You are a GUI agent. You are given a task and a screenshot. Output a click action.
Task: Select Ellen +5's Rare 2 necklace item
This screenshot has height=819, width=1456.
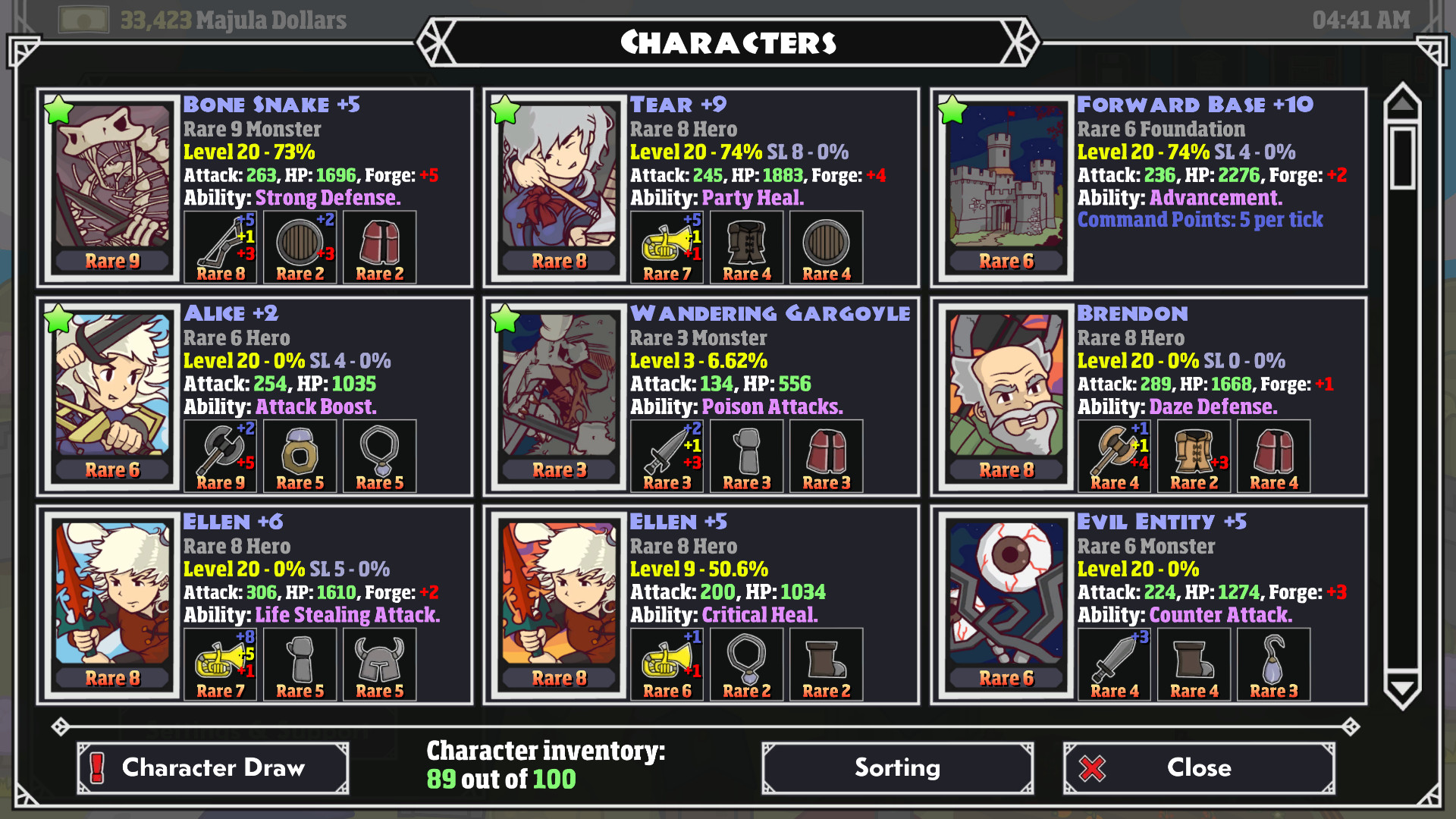coord(746,661)
